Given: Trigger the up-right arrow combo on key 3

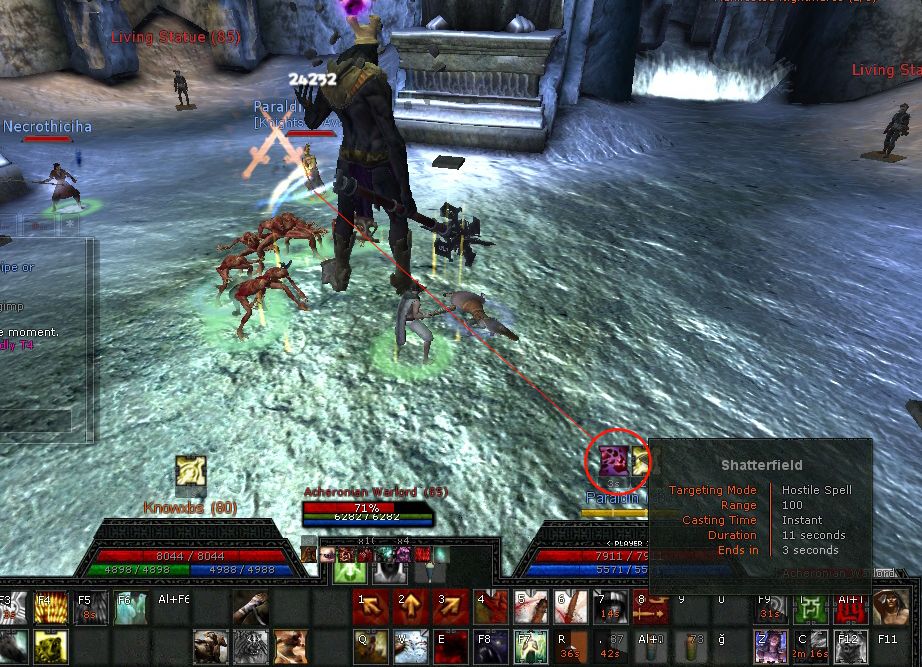Looking at the screenshot, I should [x=449, y=606].
